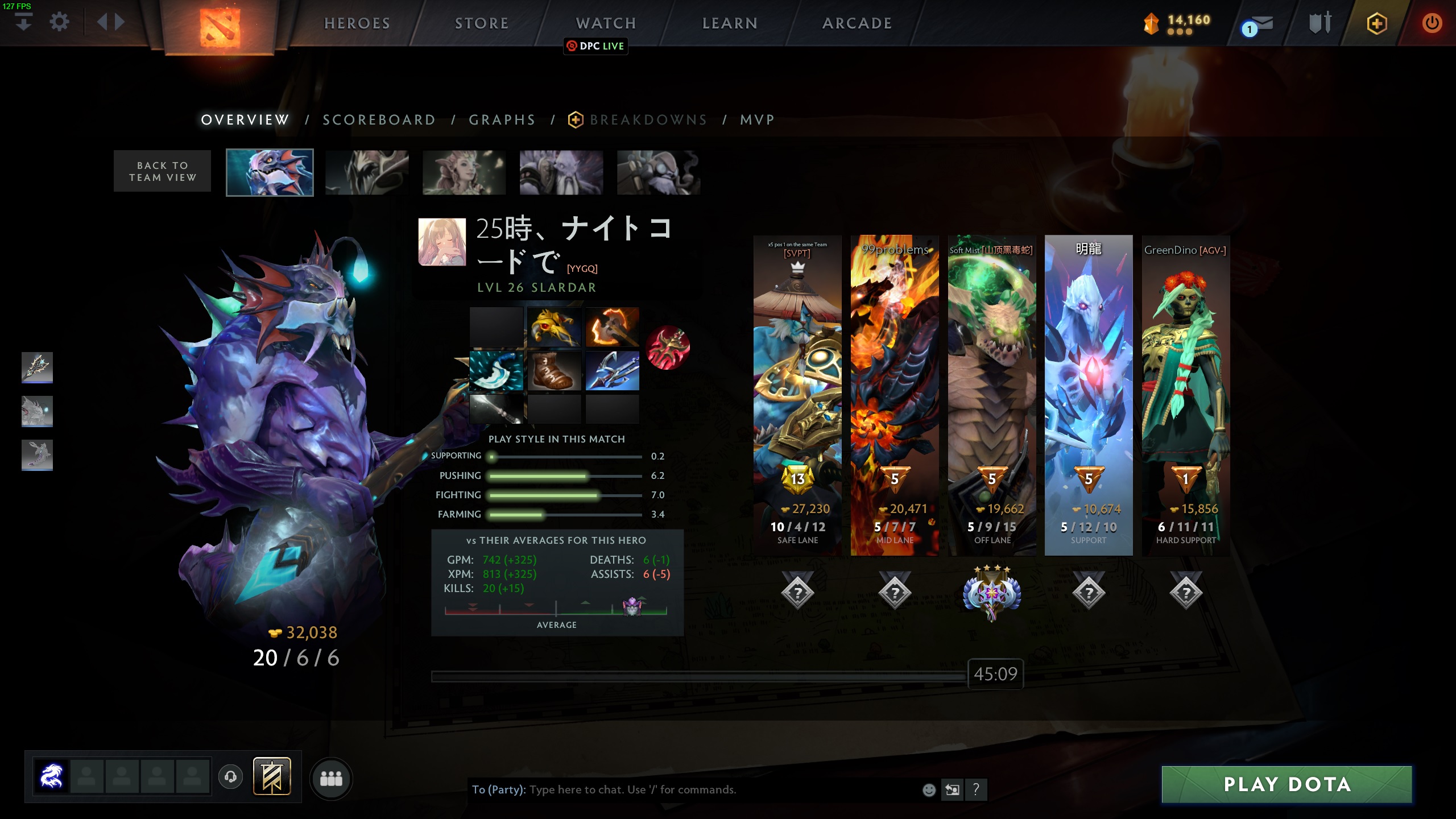Viewport: 1456px width, 819px height.
Task: Select Back to Team View
Action: (x=162, y=171)
